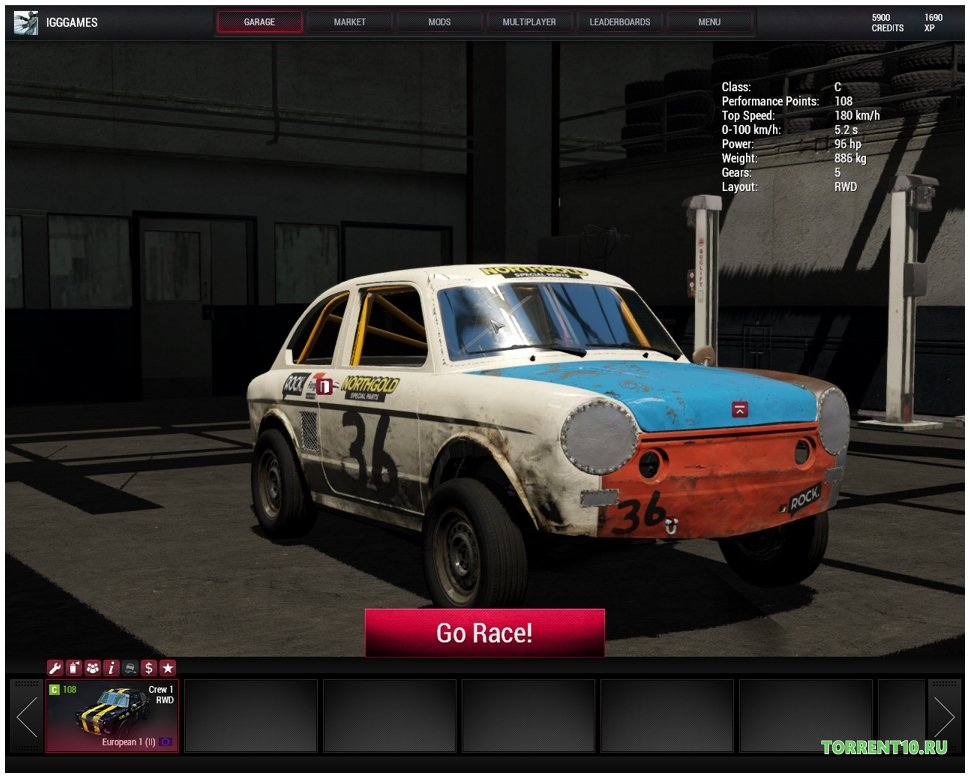Open the wrench tuning icon
The image size is (970, 778).
[55, 668]
